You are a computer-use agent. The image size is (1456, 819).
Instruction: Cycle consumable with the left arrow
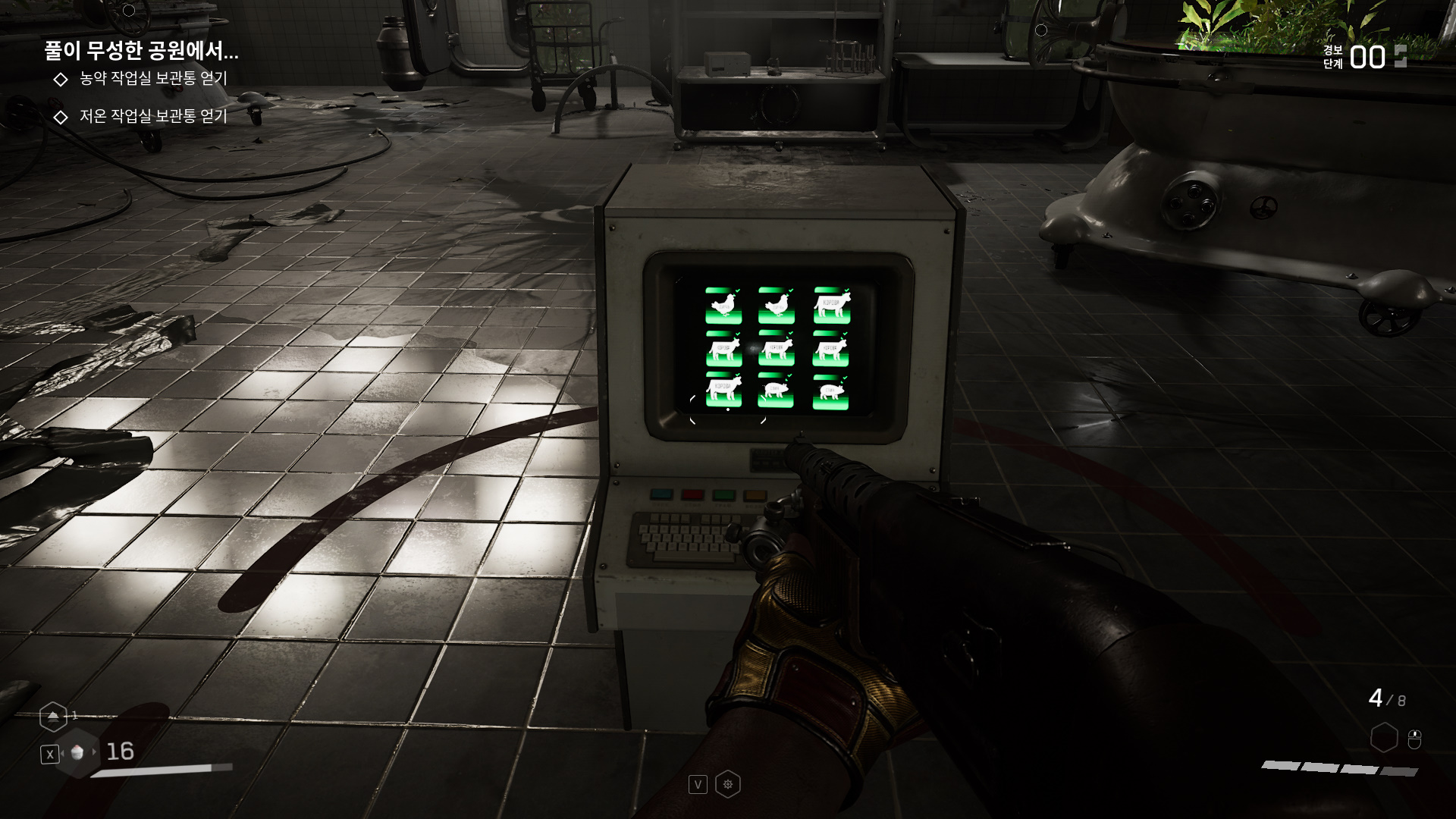[62, 752]
